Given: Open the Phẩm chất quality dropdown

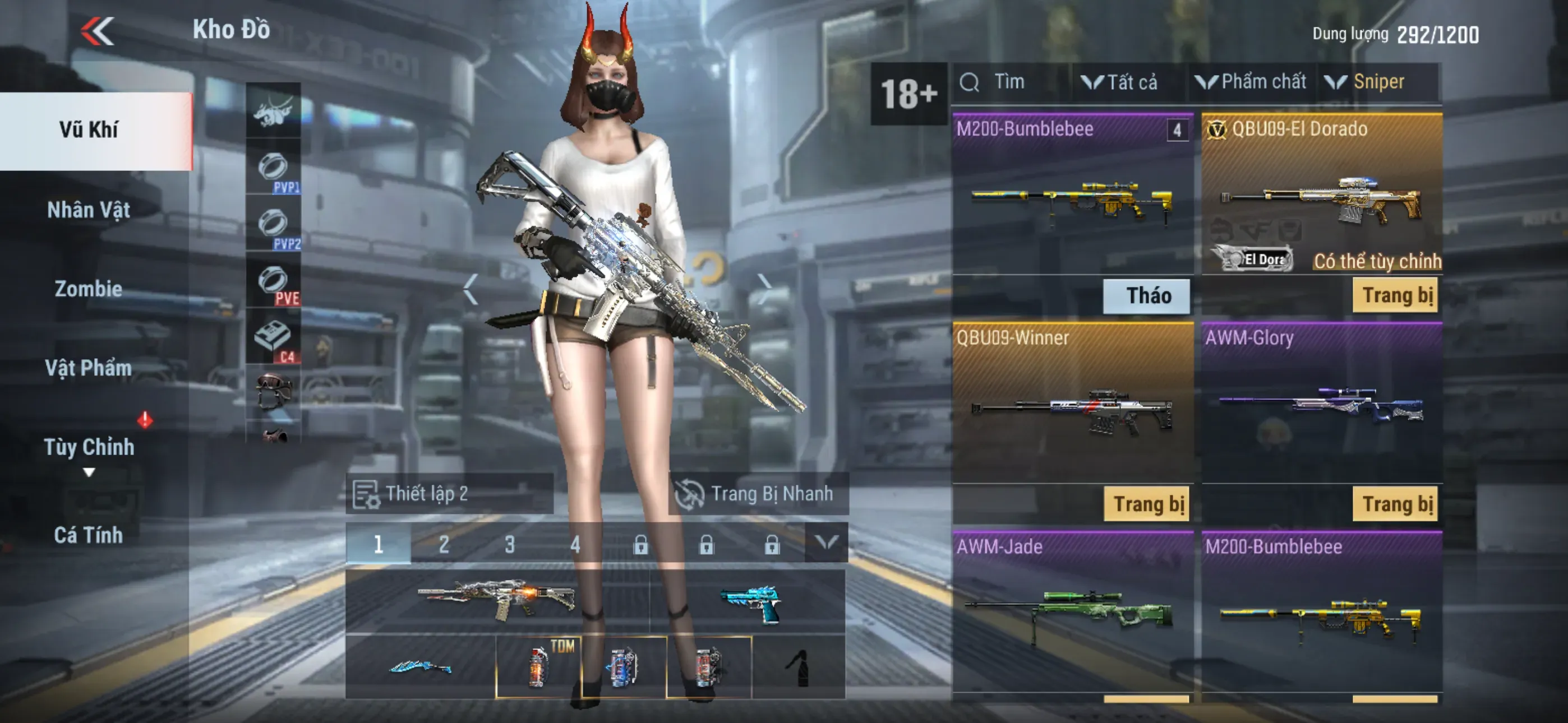Looking at the screenshot, I should click(x=1252, y=82).
